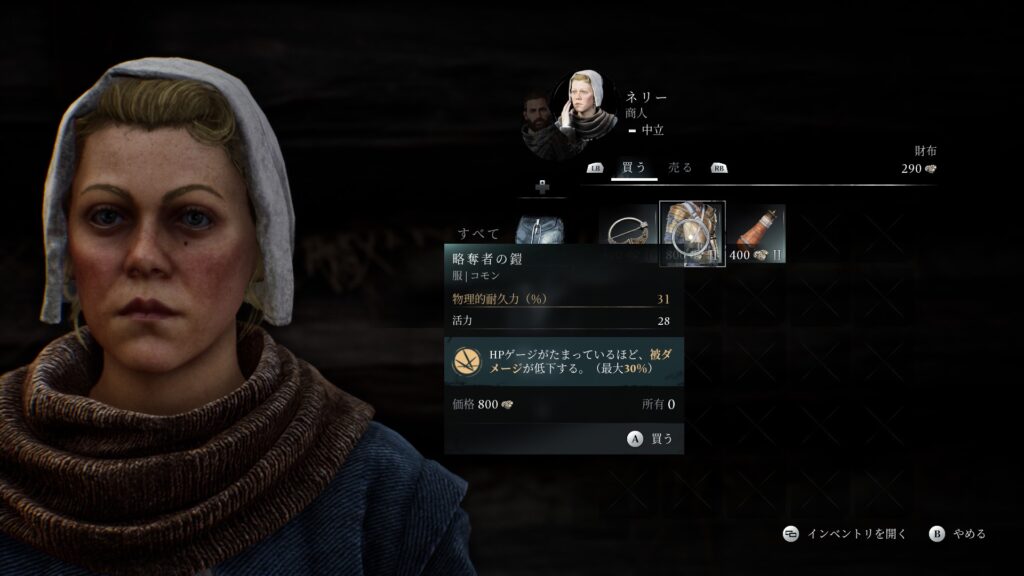Image resolution: width=1024 pixels, height=576 pixels.
Task: Select the 買う (Buy) tab
Action: 634,168
